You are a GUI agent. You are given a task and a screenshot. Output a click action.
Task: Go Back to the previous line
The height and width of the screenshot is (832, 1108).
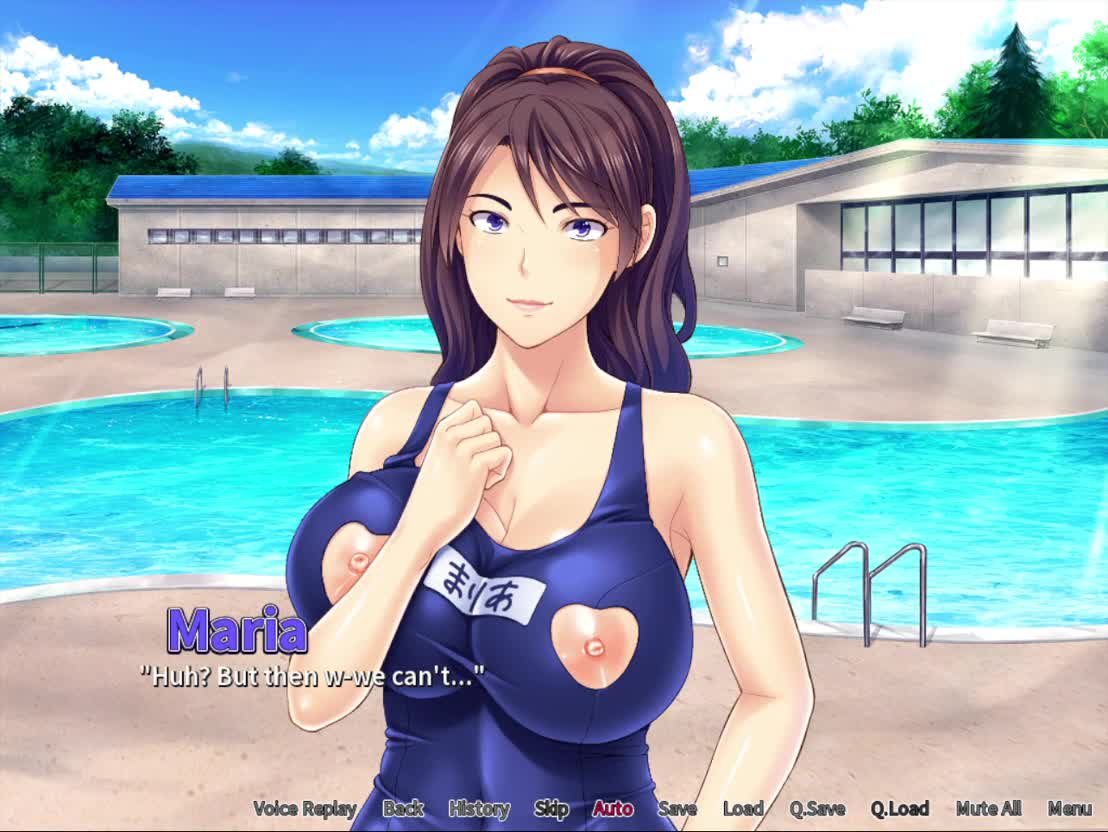(x=403, y=809)
